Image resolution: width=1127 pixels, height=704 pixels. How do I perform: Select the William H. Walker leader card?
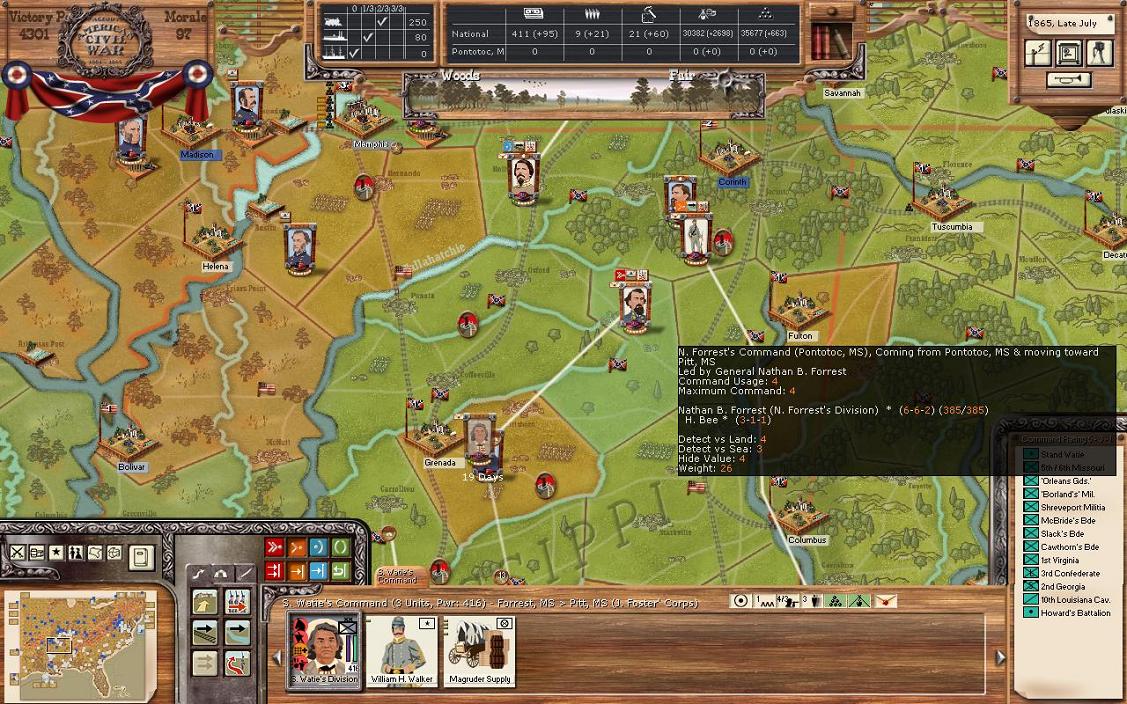[x=400, y=649]
